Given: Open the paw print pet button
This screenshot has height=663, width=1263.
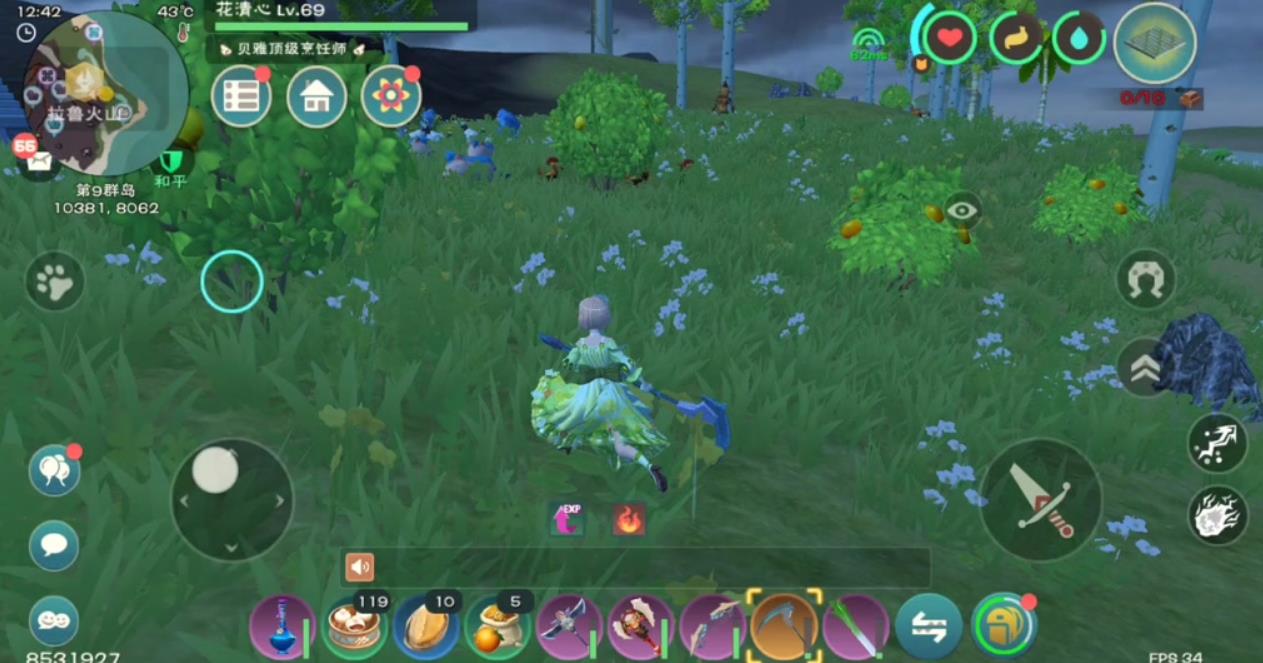Looking at the screenshot, I should coord(55,281).
